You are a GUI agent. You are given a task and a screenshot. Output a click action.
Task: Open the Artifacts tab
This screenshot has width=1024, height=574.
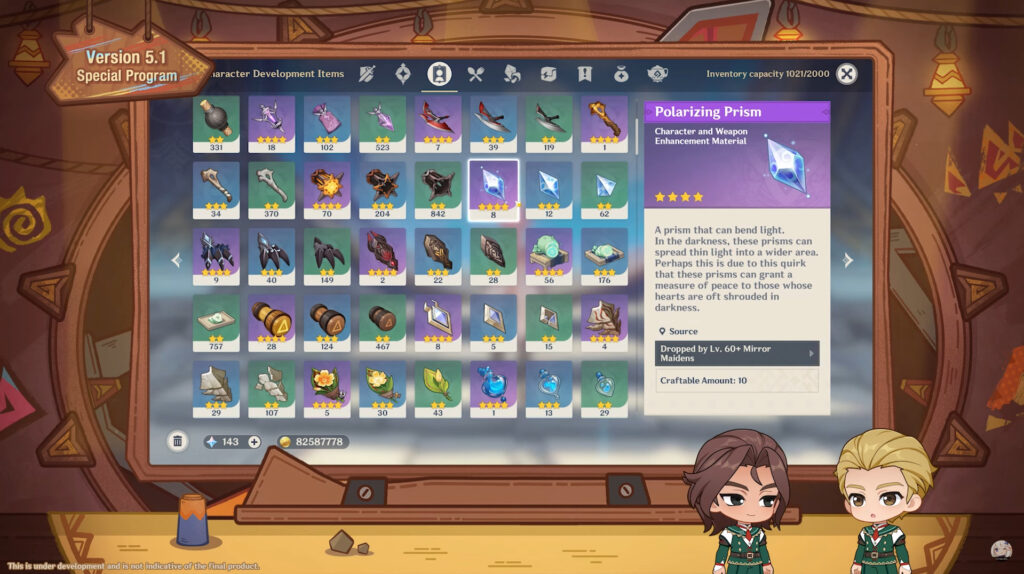402,74
